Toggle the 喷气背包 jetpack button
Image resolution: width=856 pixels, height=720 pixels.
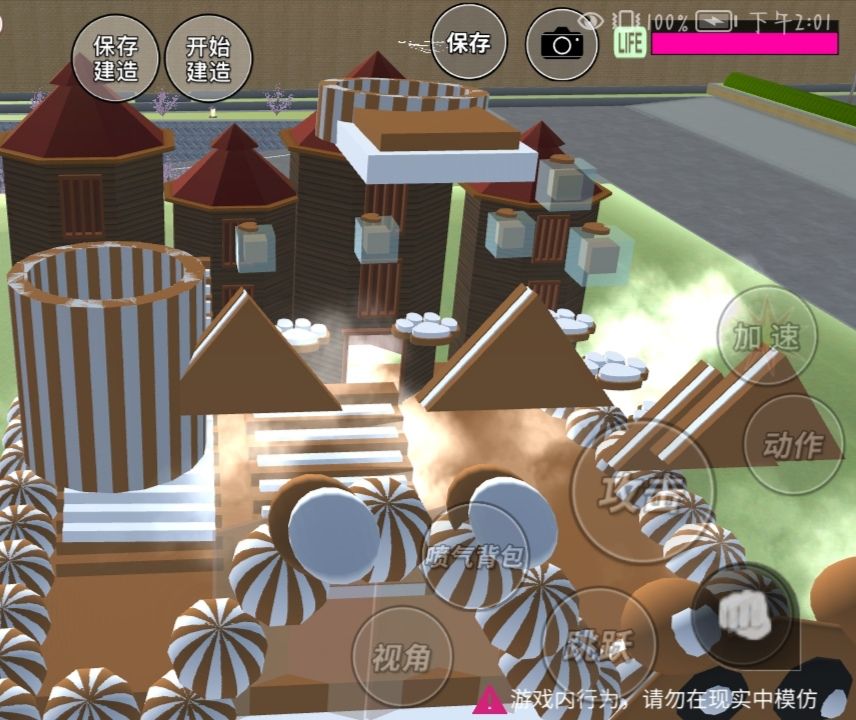tap(473, 556)
